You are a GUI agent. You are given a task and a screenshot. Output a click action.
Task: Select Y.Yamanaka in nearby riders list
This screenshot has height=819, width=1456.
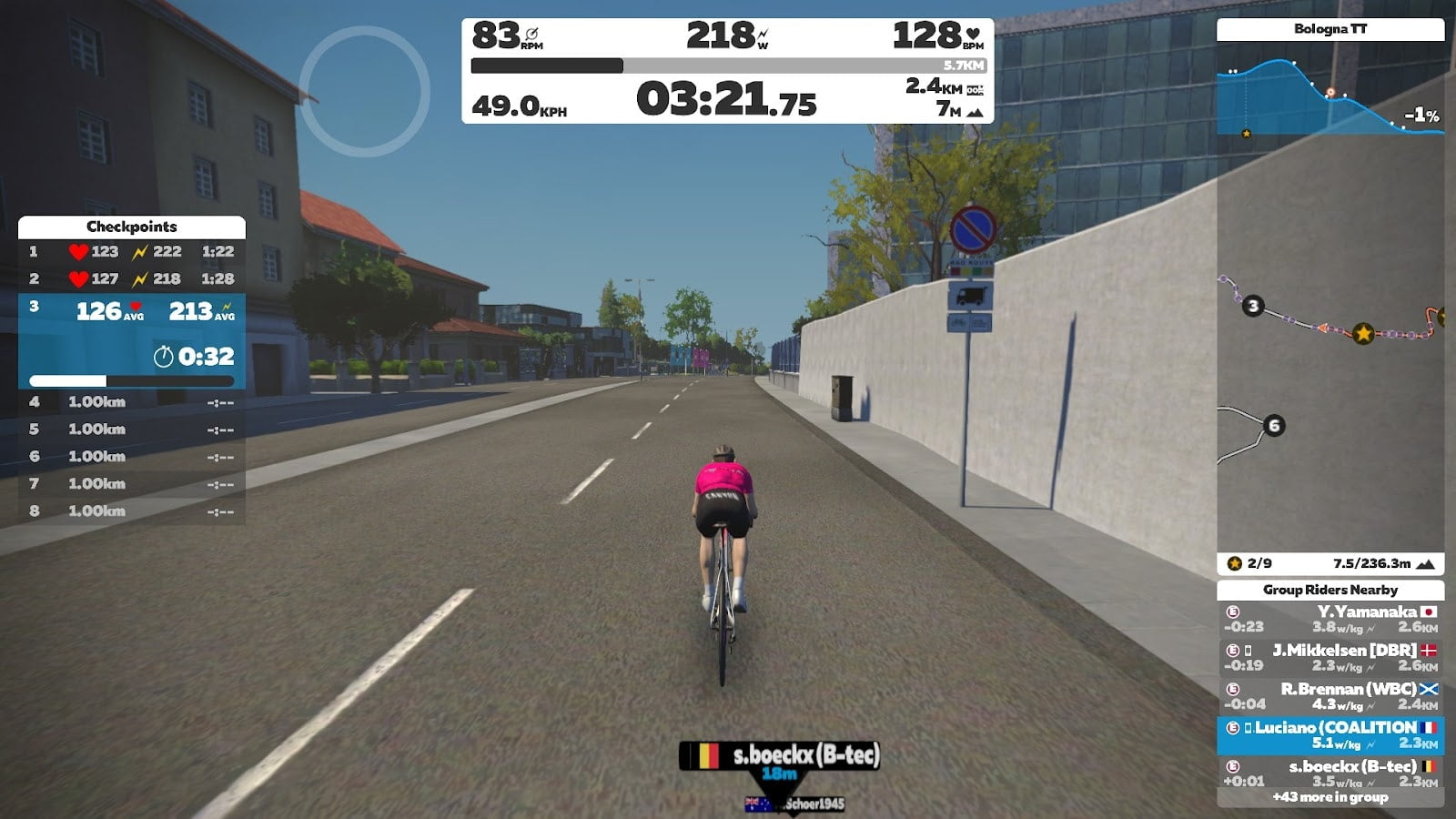(x=1330, y=619)
